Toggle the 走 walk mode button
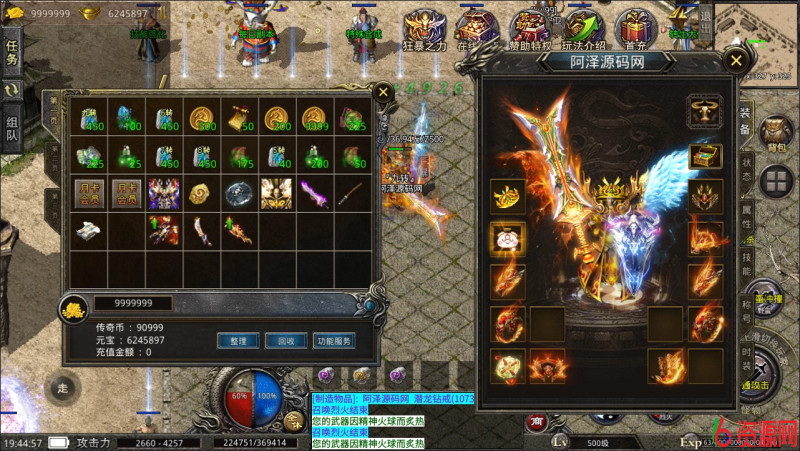This screenshot has height=451, width=800. [x=62, y=387]
